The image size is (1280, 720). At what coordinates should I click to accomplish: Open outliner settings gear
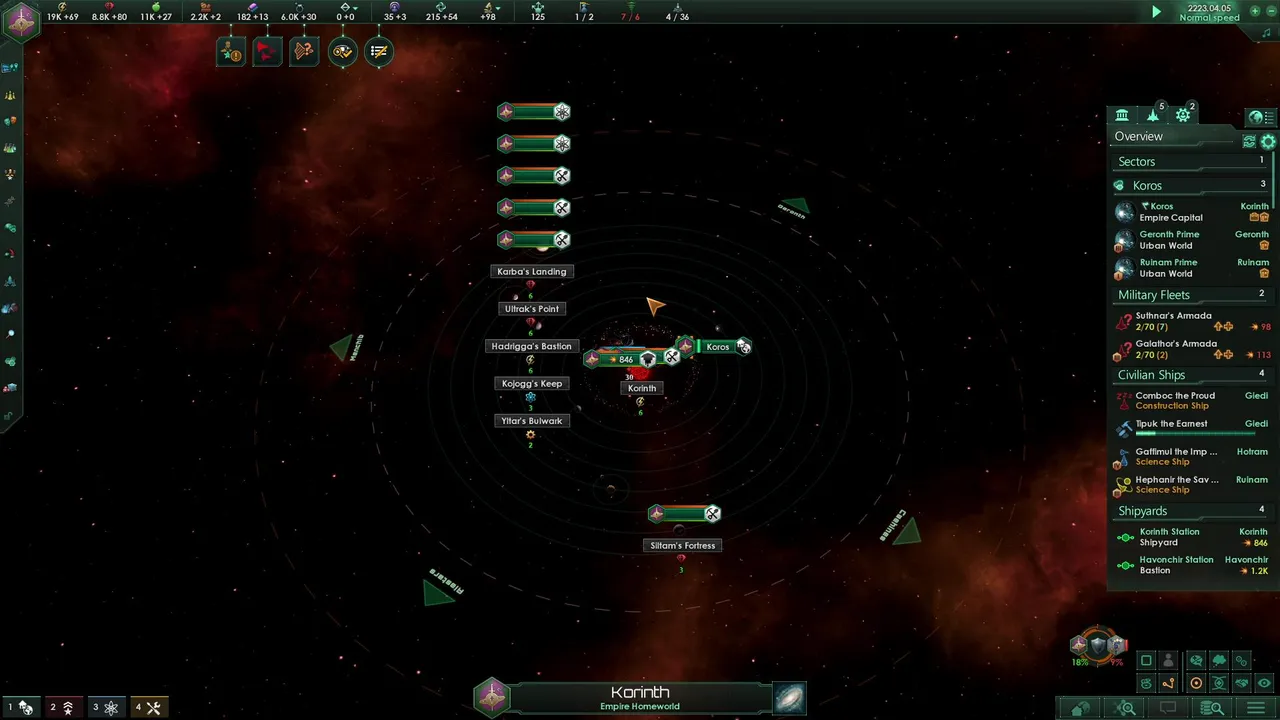tap(1268, 142)
